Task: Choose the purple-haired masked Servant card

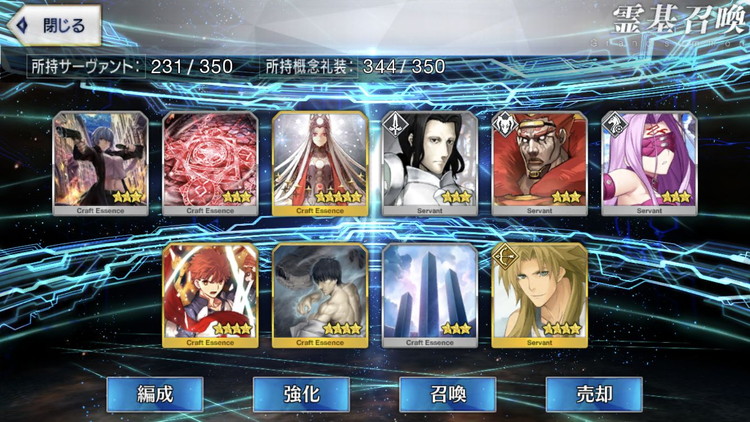Action: pyautogui.click(x=650, y=162)
